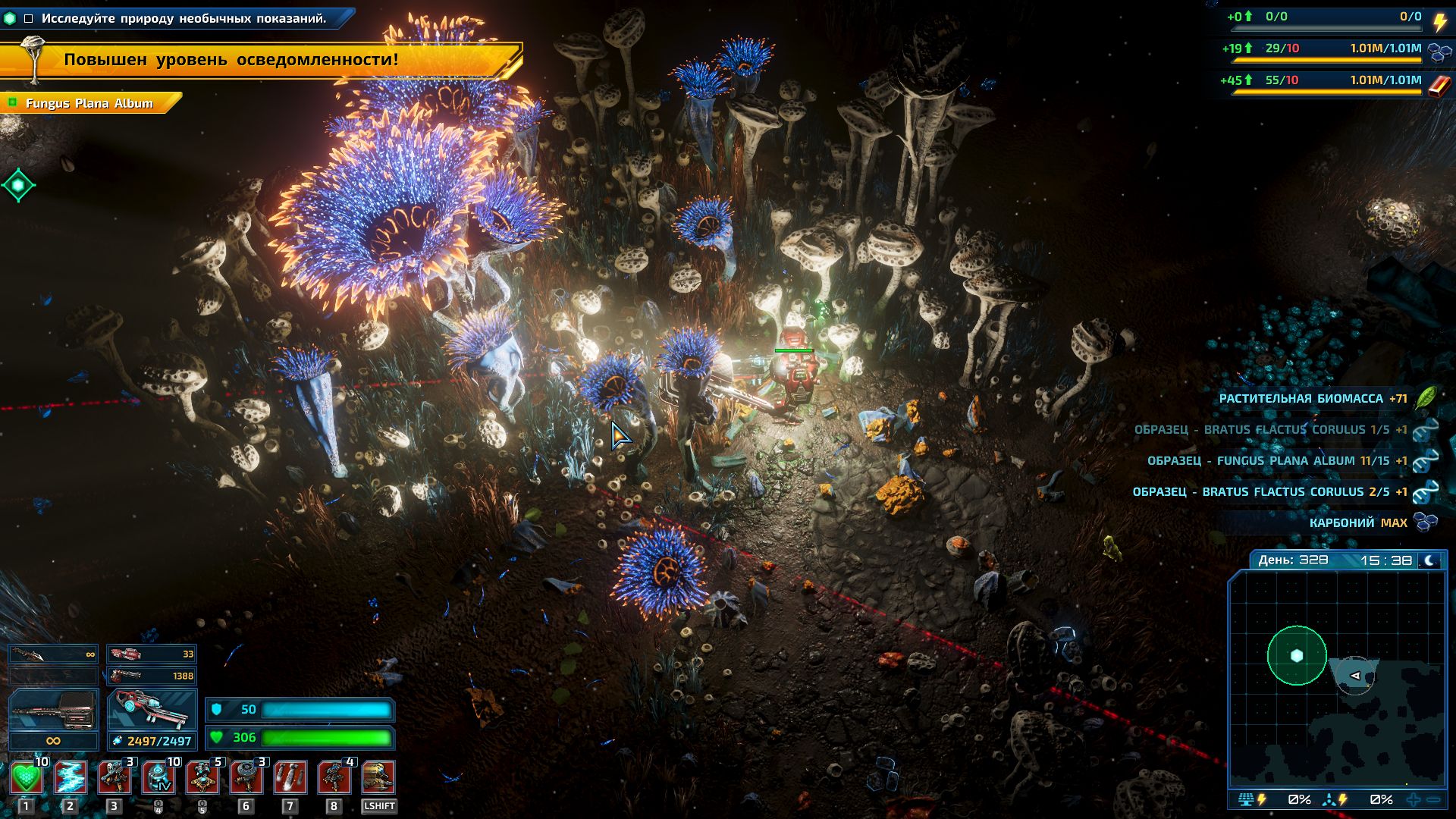The image size is (1456, 819).
Task: Click the minimap
Action: pyautogui.click(x=1337, y=679)
